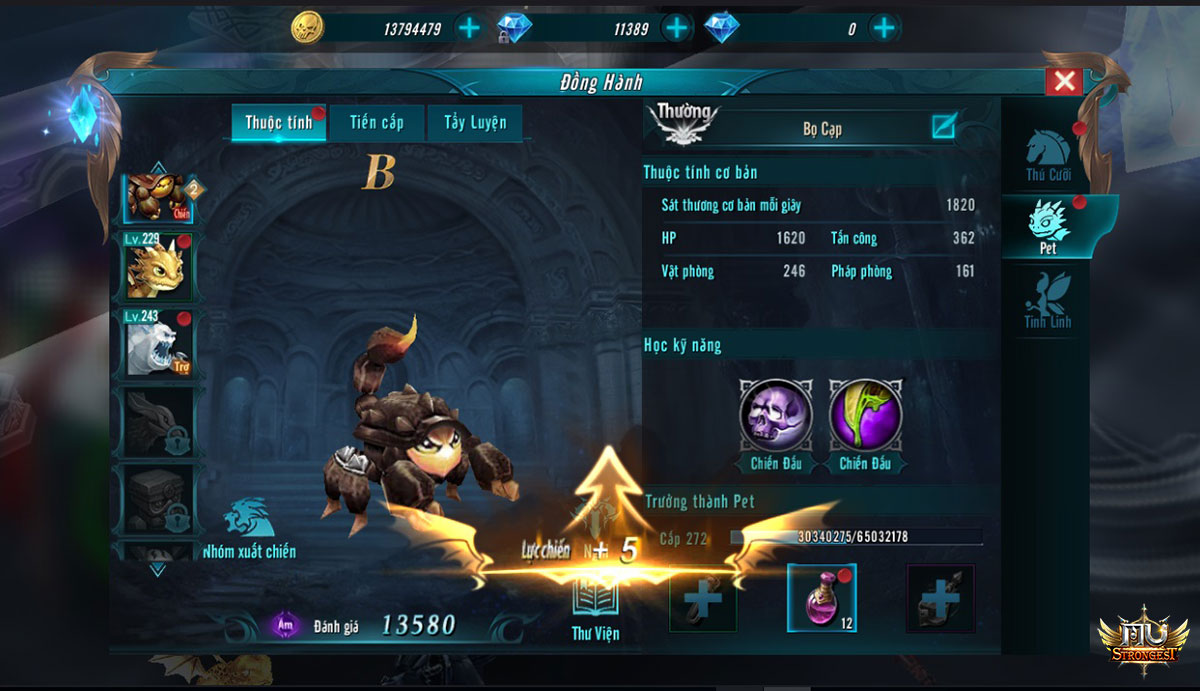
Task: View the purple skull skill
Action: (777, 414)
